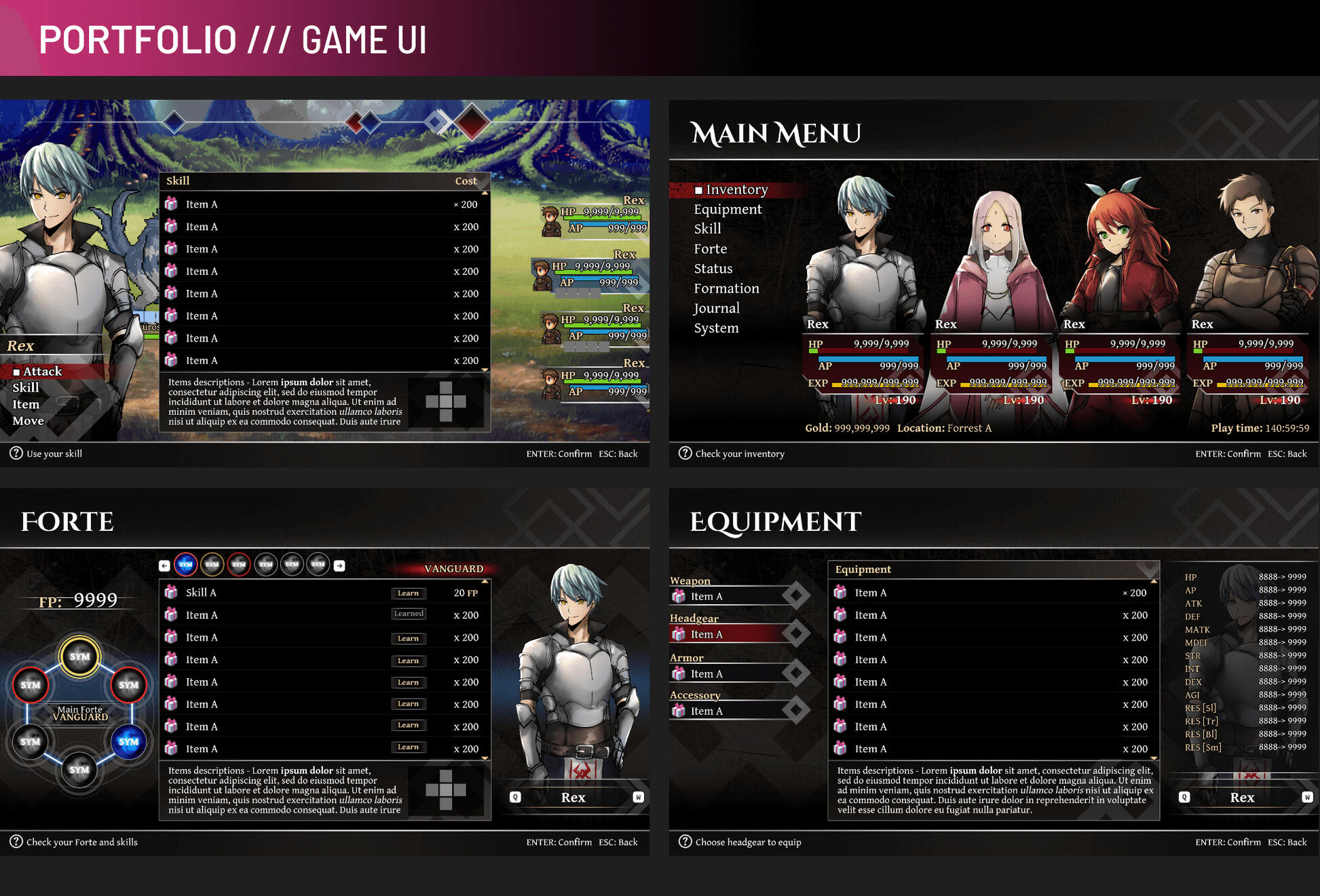Click the Learn button for Skill A
Screen dimensions: 1320x896
coord(408,593)
